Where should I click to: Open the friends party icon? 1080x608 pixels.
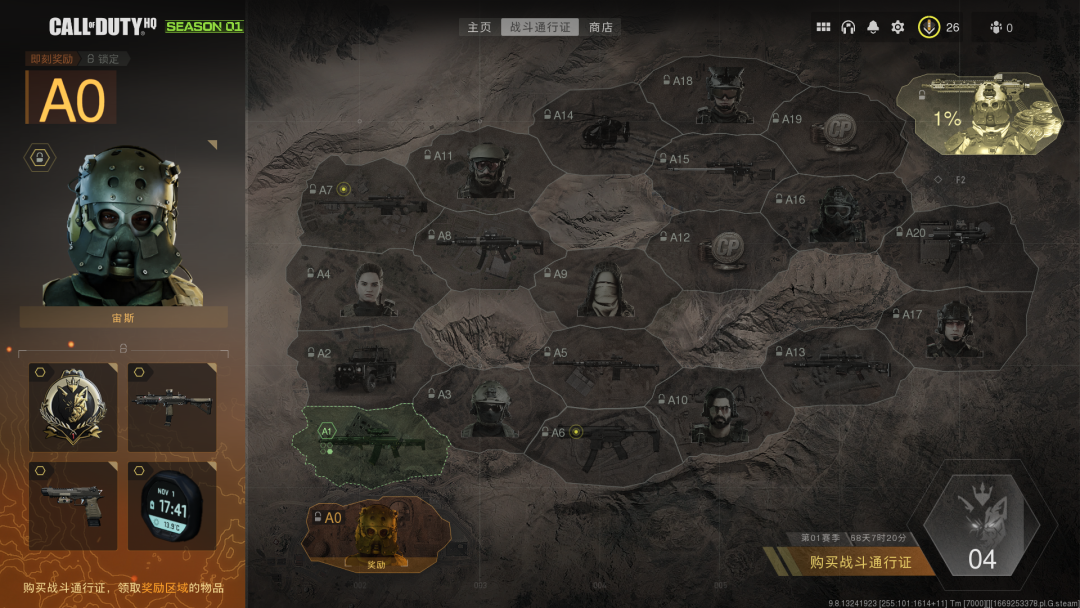click(x=996, y=27)
